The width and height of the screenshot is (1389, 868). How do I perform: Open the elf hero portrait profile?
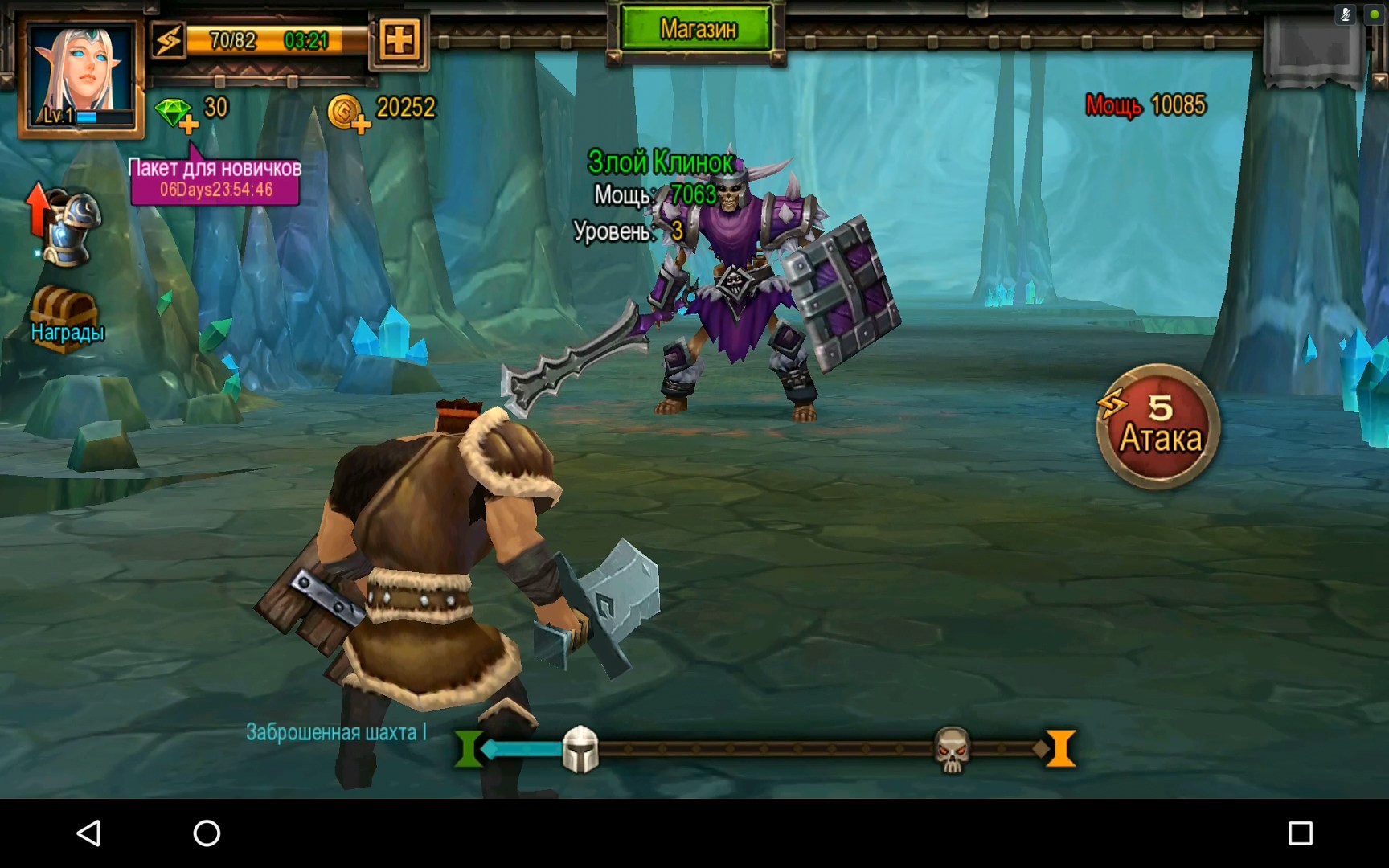point(81,75)
